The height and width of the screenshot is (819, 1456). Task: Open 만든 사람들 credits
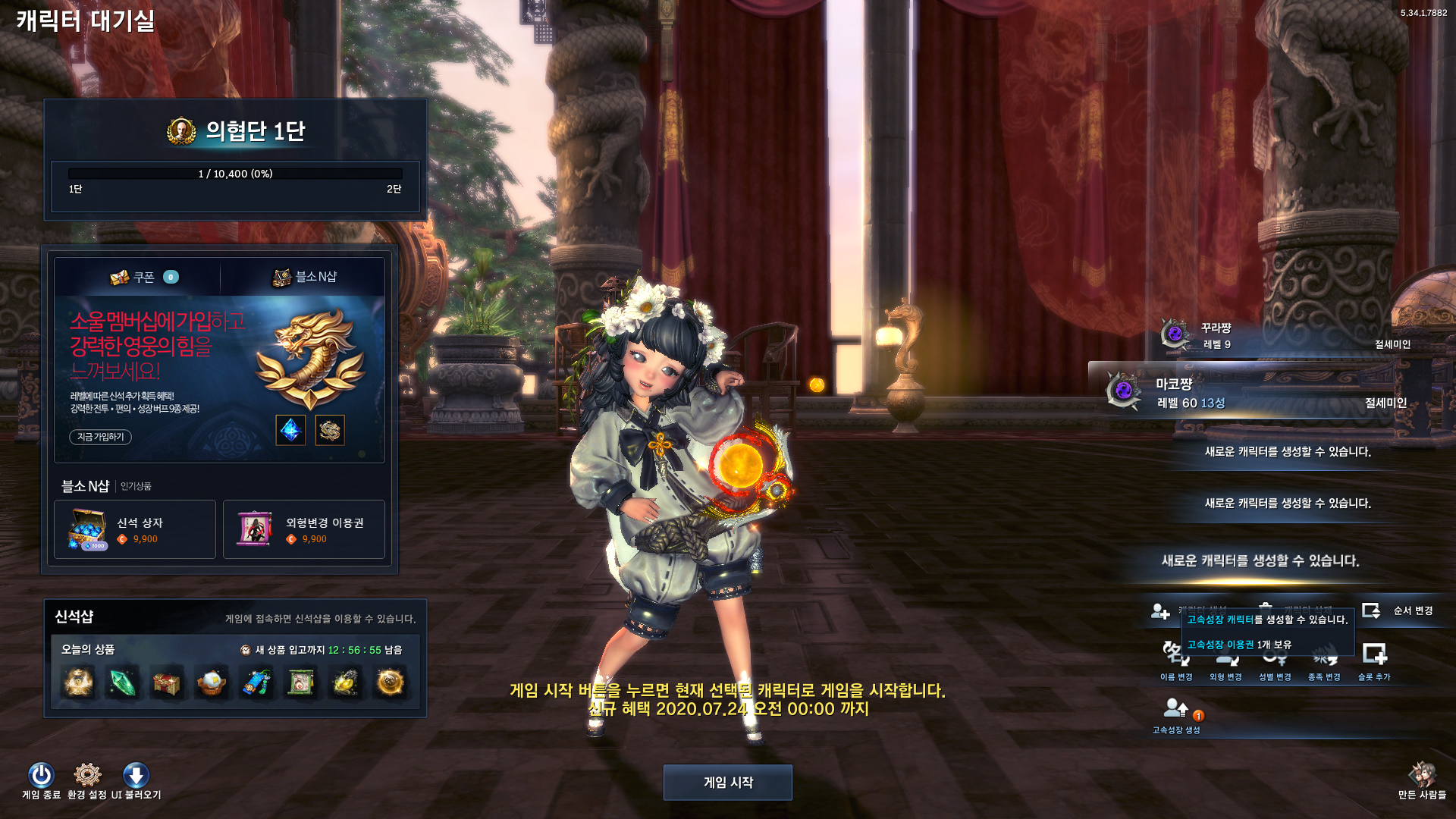pos(1422,779)
